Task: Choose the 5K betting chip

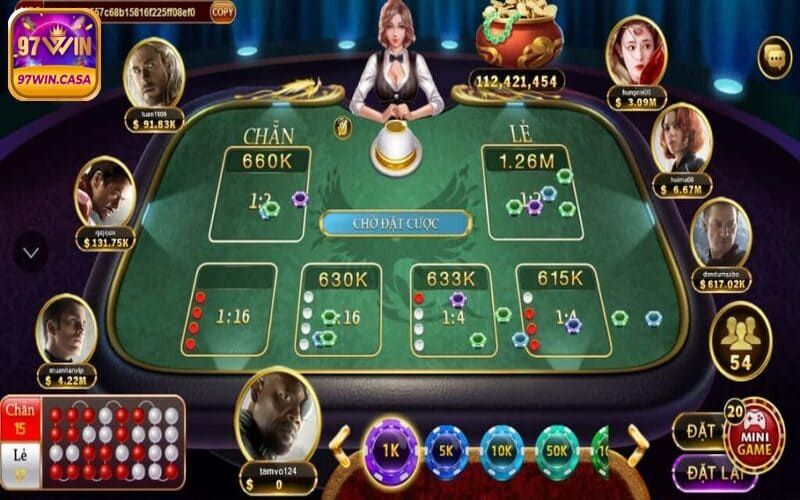Action: tap(445, 451)
